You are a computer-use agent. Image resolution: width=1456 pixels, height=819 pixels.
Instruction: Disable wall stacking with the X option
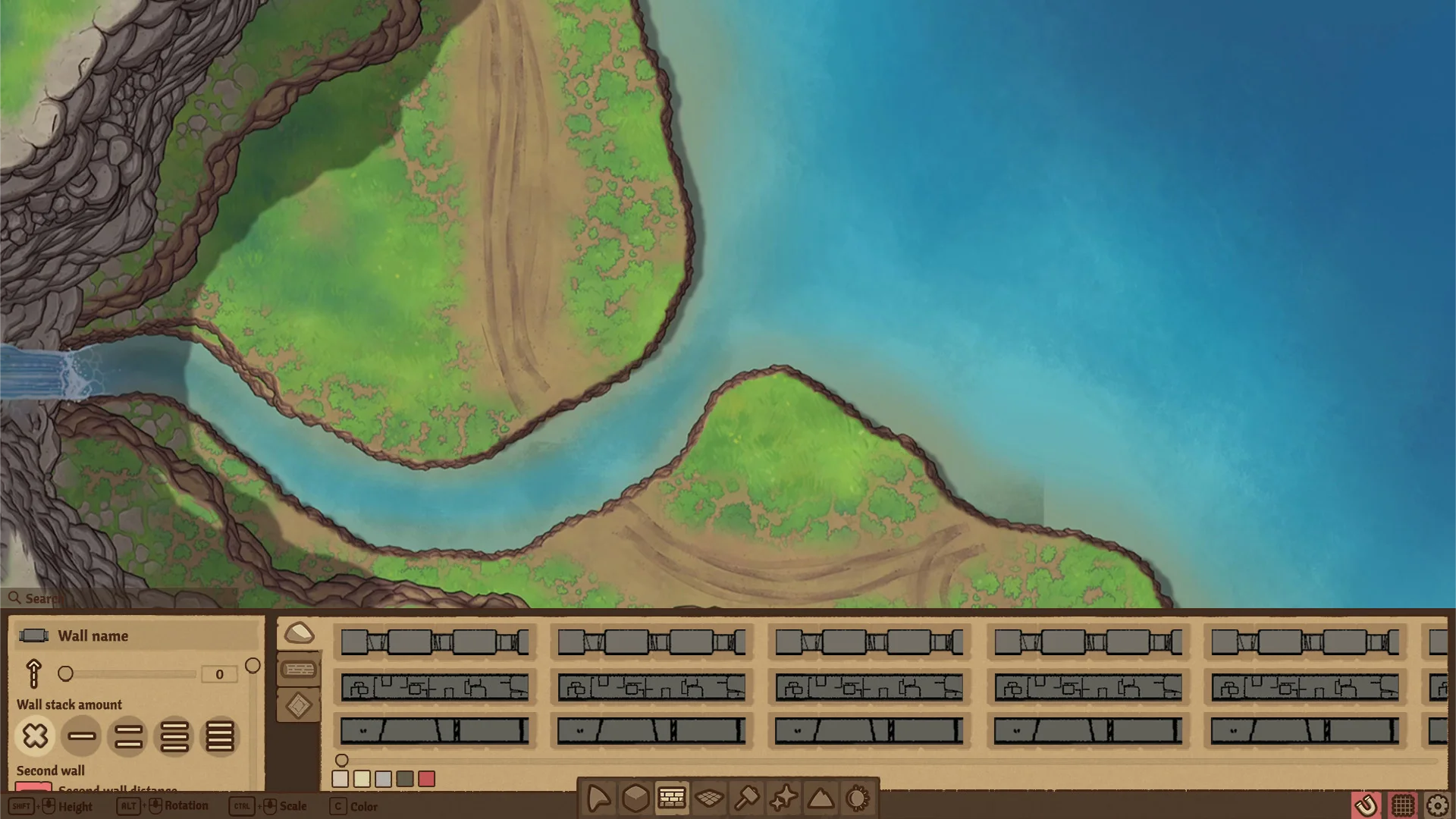pyautogui.click(x=34, y=736)
